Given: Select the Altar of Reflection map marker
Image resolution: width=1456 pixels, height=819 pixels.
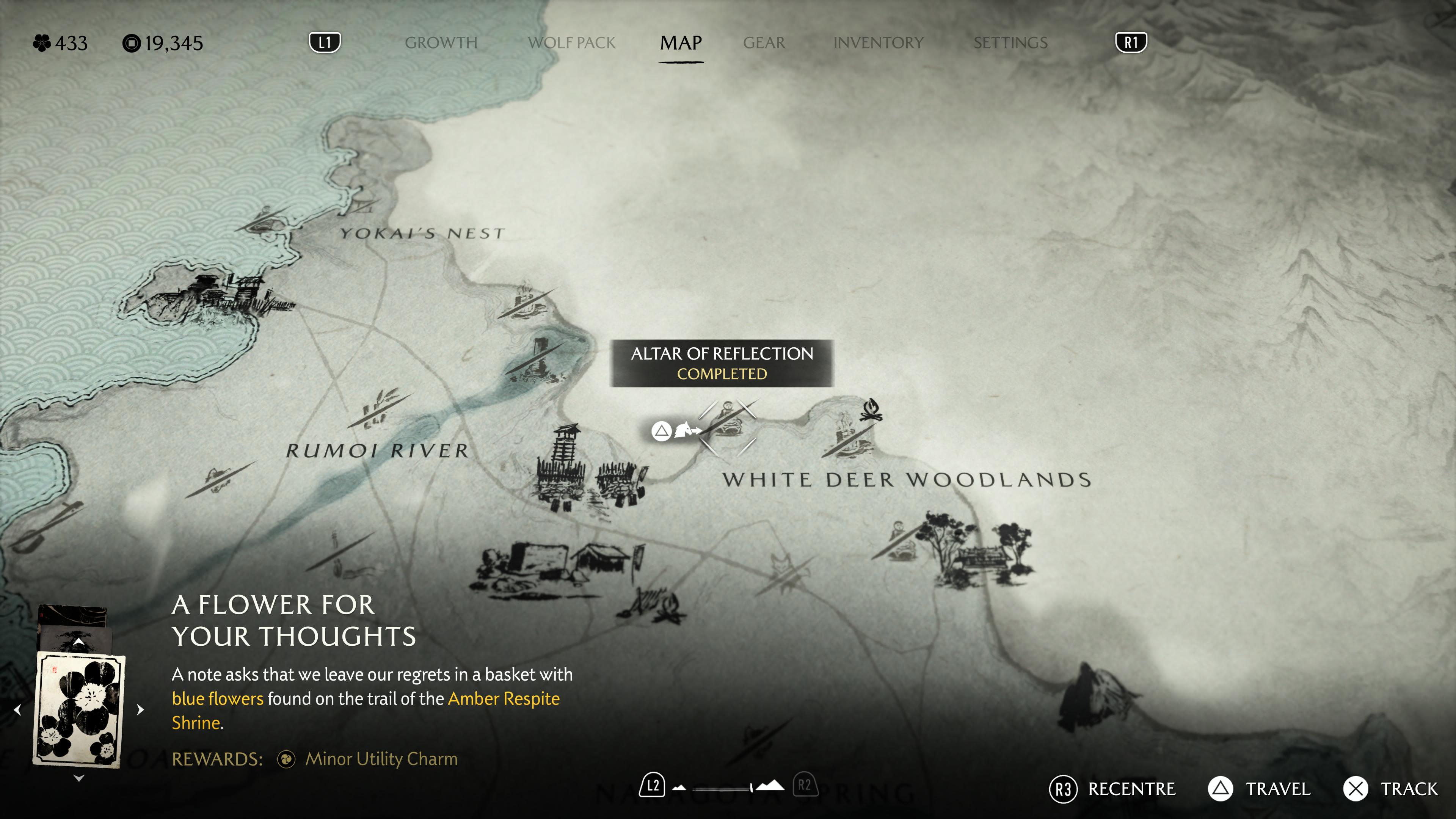Looking at the screenshot, I should click(x=728, y=425).
